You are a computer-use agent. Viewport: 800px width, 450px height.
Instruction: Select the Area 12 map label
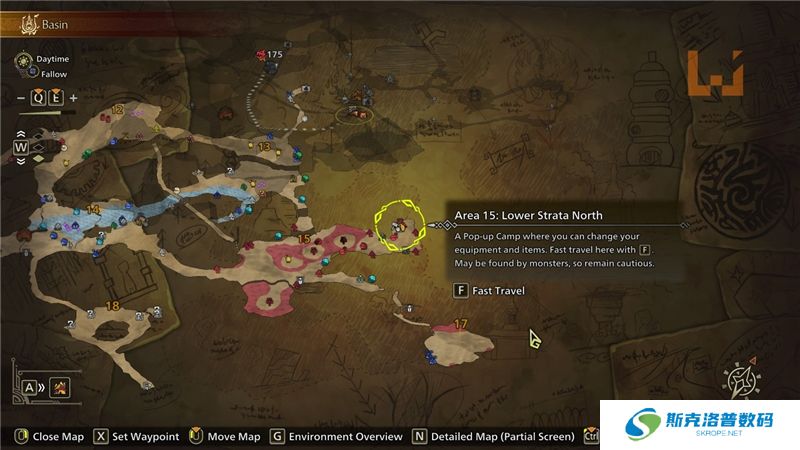tap(118, 110)
